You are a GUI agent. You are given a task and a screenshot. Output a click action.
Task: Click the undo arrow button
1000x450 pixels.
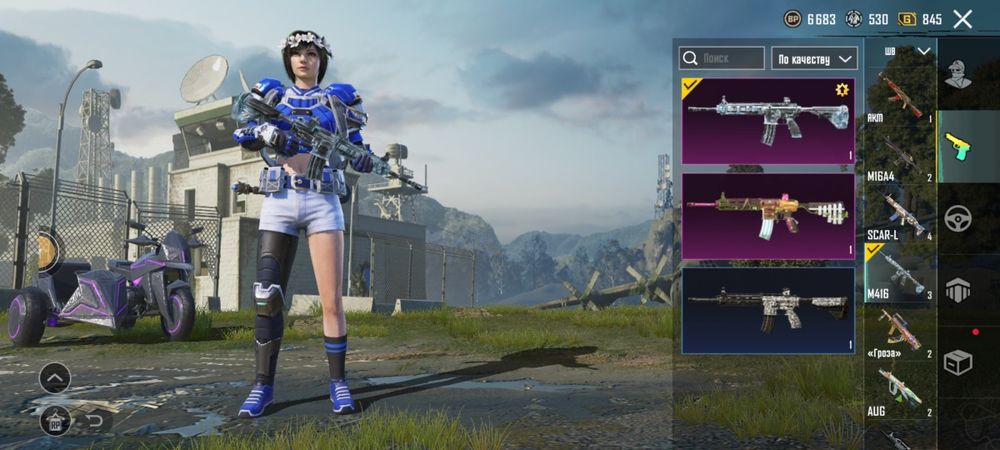tap(96, 420)
